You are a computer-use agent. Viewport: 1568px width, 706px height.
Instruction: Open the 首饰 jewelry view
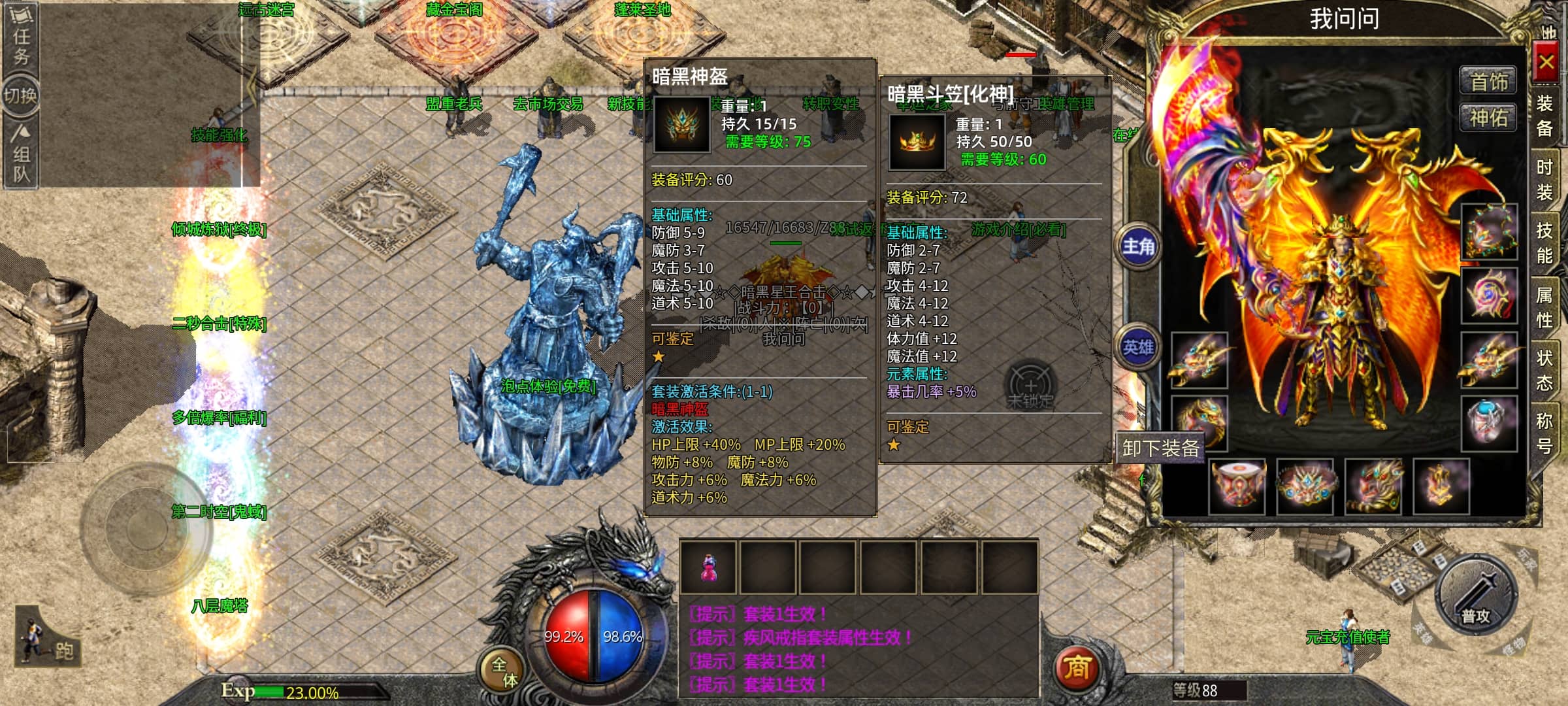click(1488, 82)
